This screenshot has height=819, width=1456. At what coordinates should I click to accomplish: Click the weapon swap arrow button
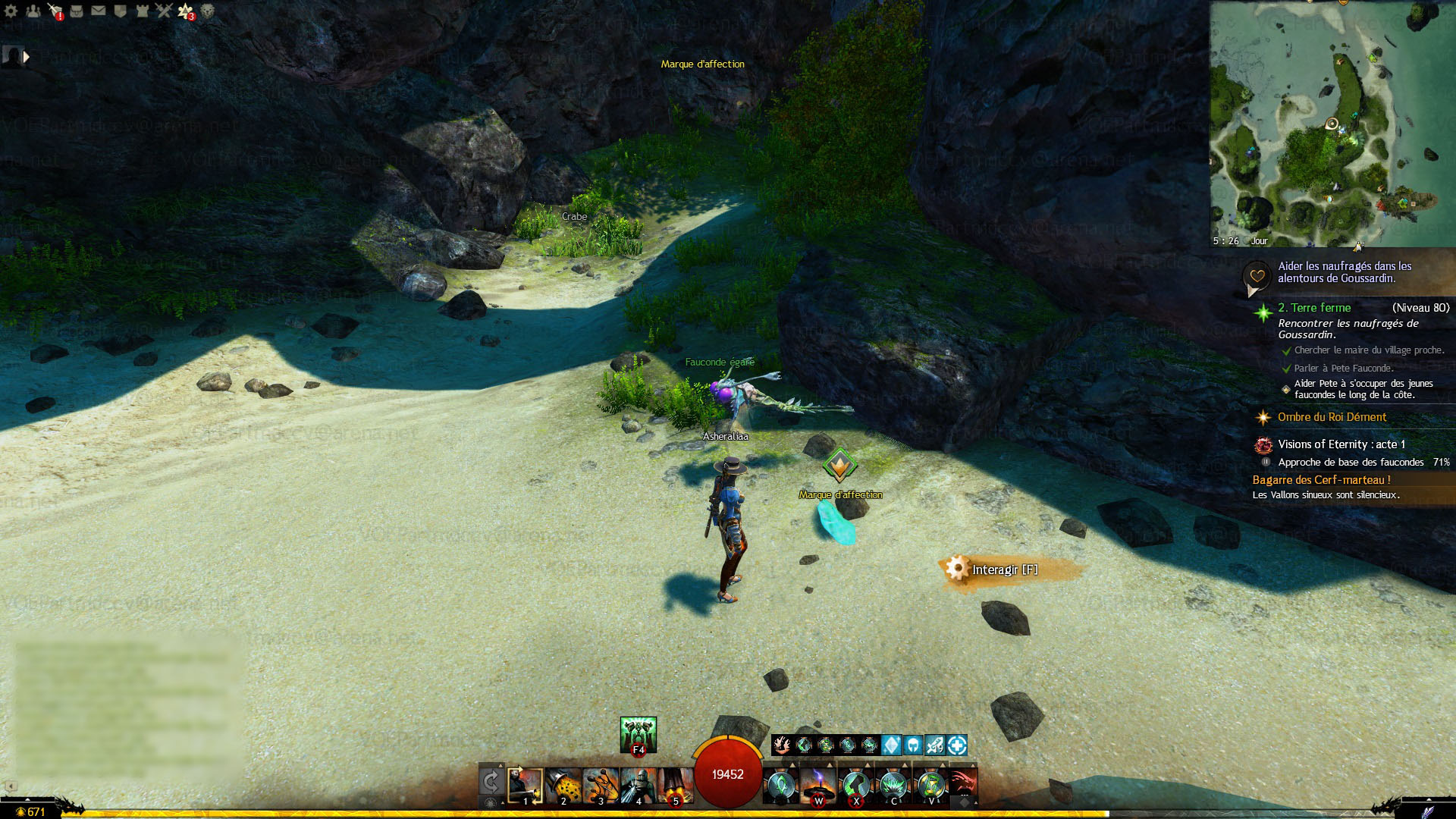(491, 782)
